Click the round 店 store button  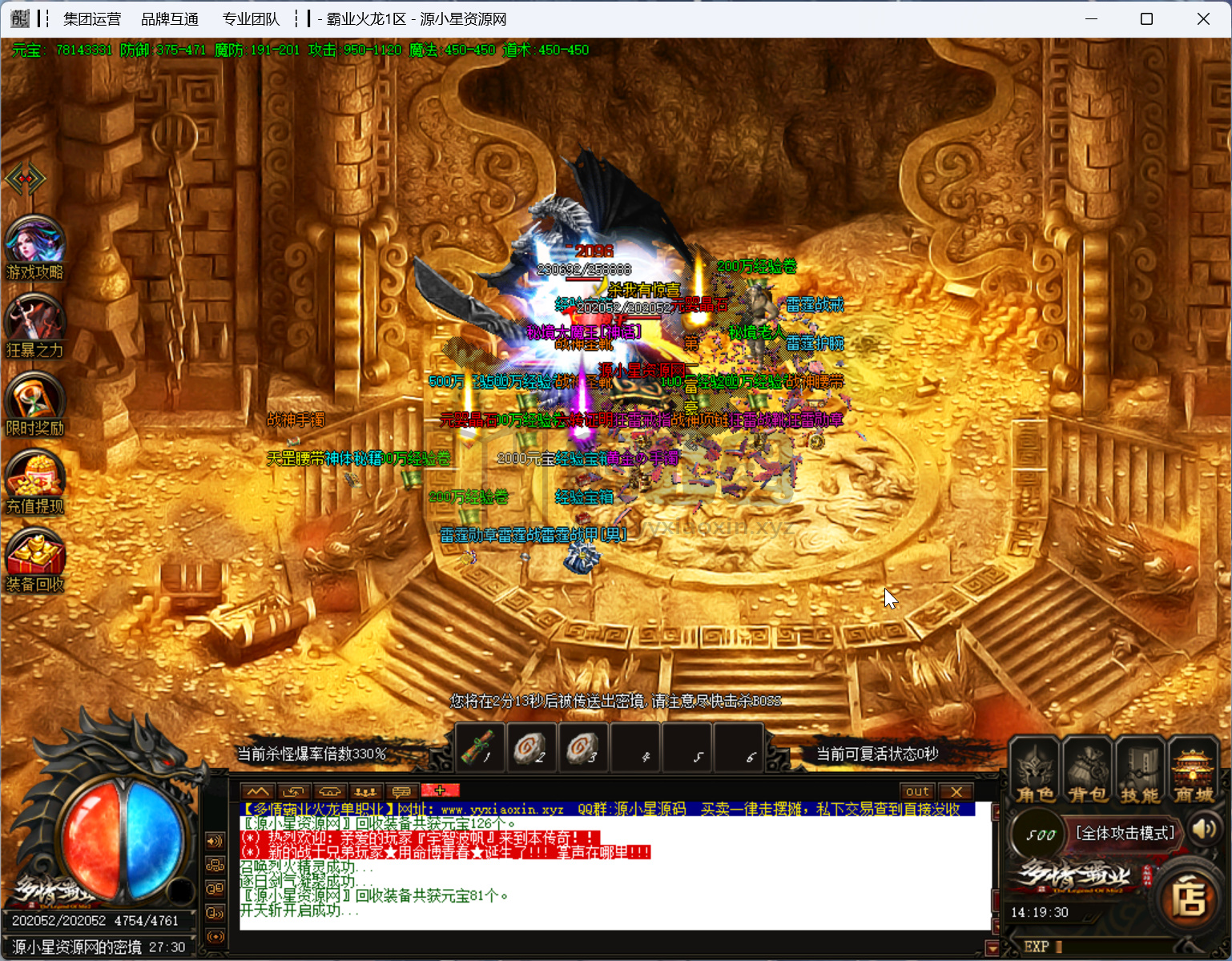pos(1189,898)
